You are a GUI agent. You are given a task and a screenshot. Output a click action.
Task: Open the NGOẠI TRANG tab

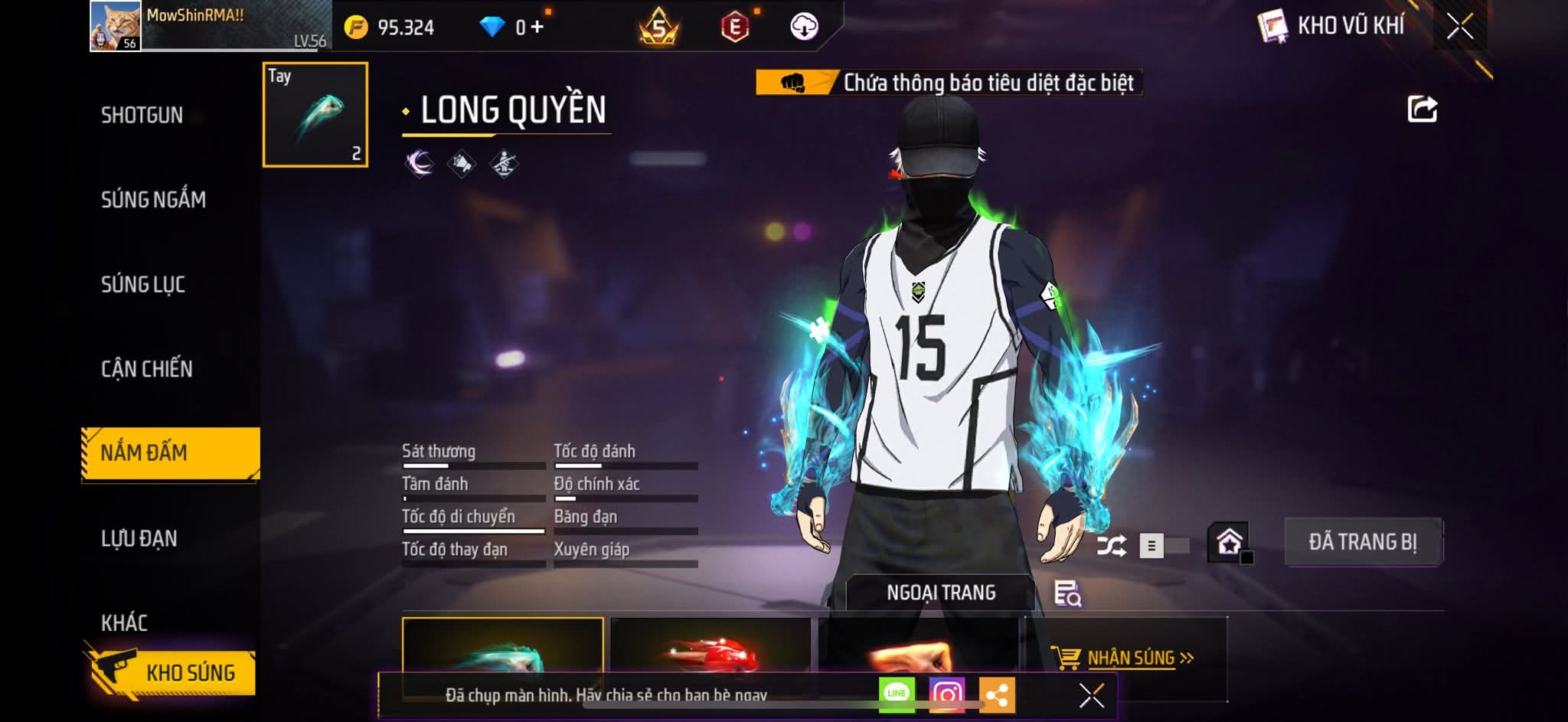(x=940, y=593)
